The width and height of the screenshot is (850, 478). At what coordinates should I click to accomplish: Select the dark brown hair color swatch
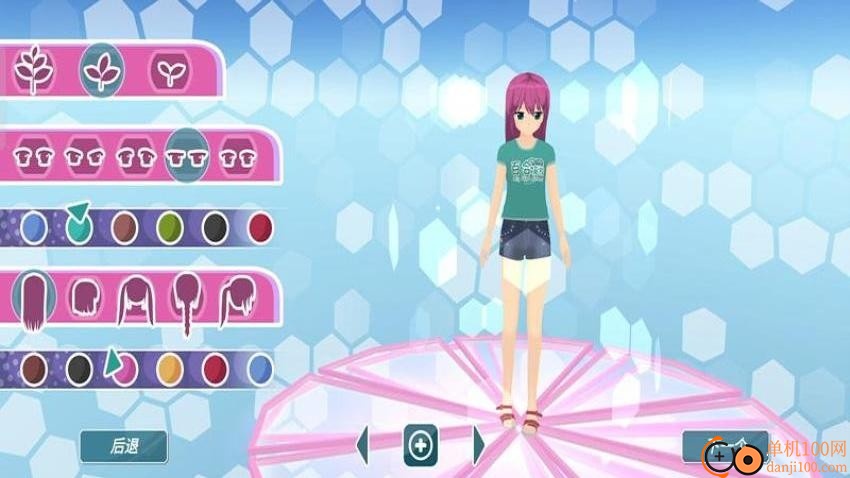(34, 370)
